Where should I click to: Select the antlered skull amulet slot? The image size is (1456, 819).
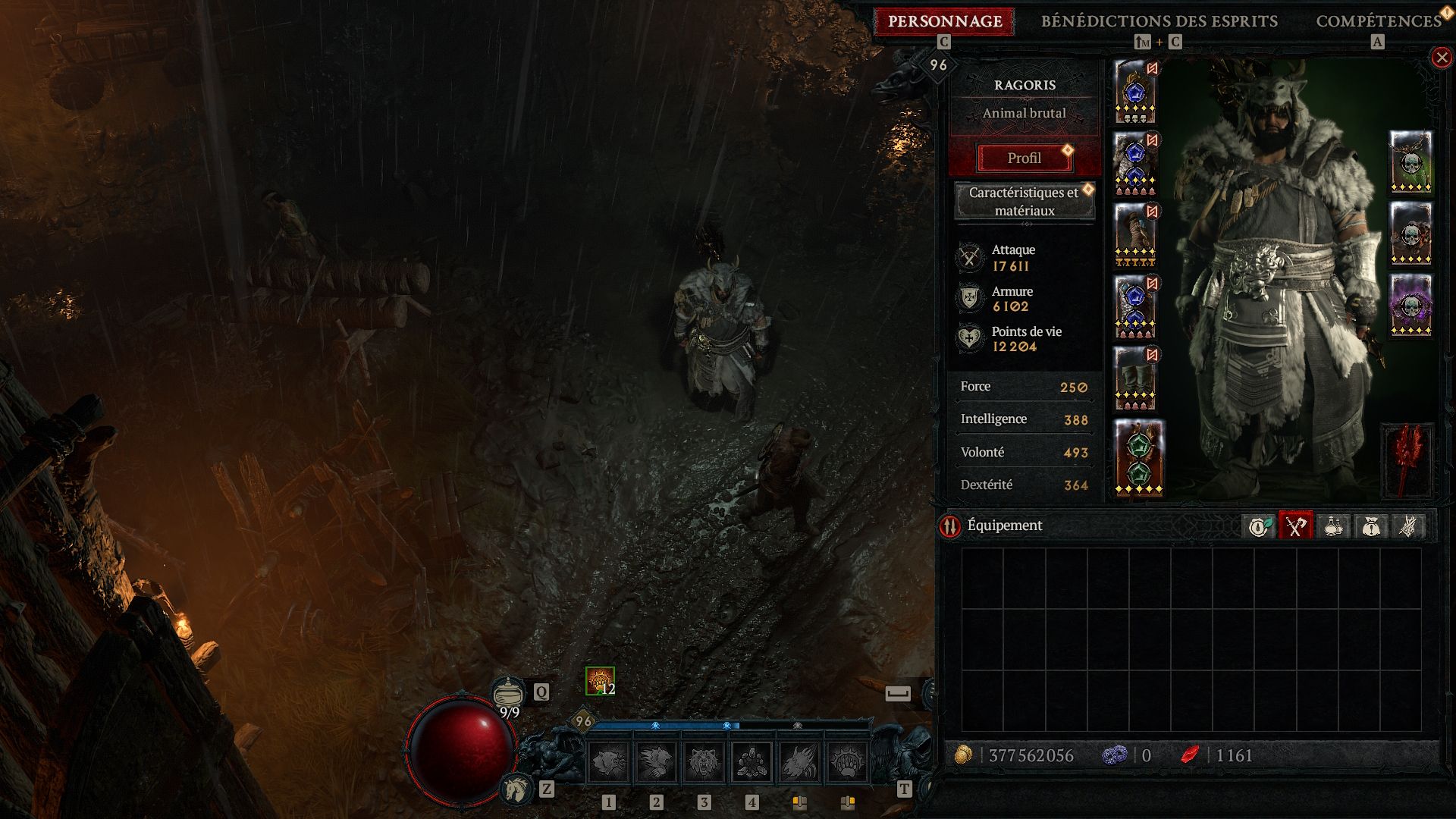(1410, 162)
